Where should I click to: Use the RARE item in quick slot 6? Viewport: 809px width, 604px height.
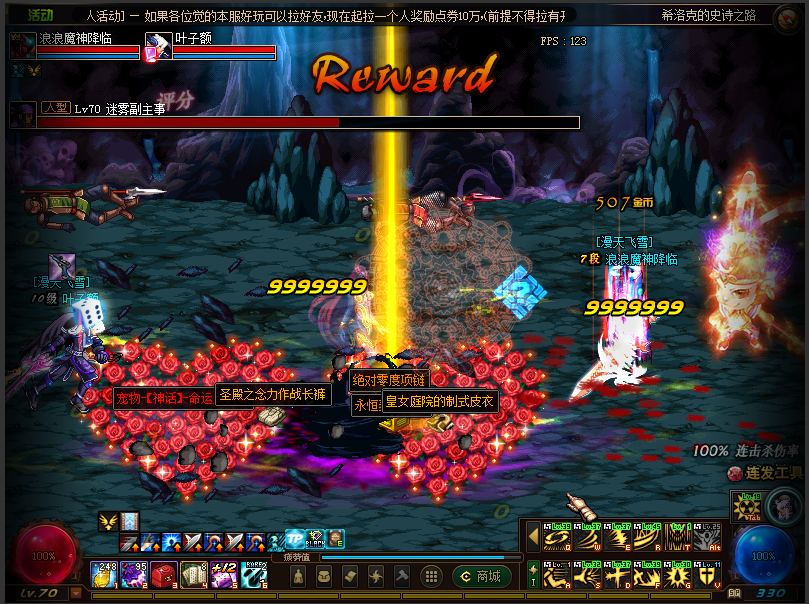coord(256,575)
